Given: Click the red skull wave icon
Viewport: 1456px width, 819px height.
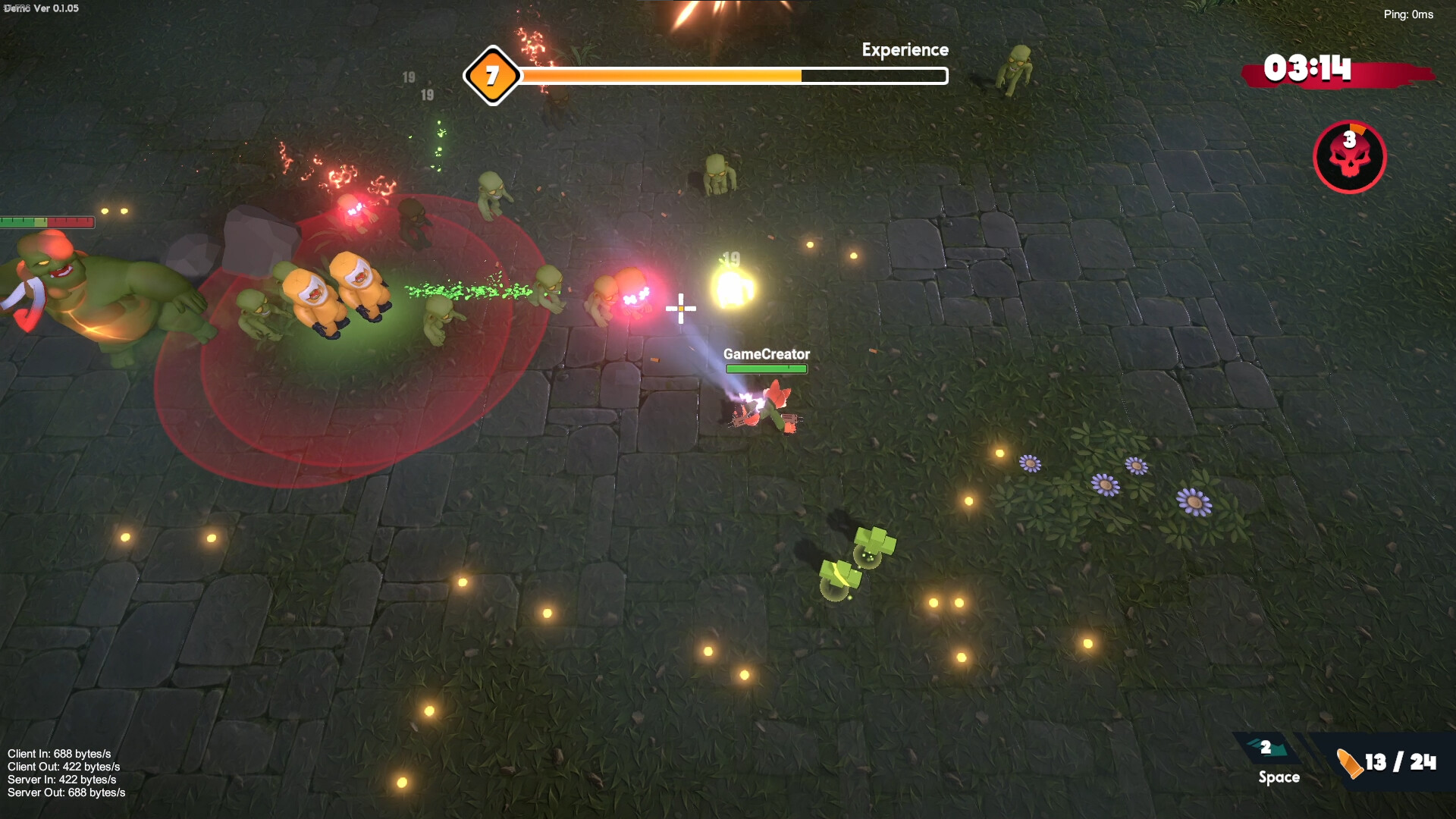Looking at the screenshot, I should tap(1349, 157).
